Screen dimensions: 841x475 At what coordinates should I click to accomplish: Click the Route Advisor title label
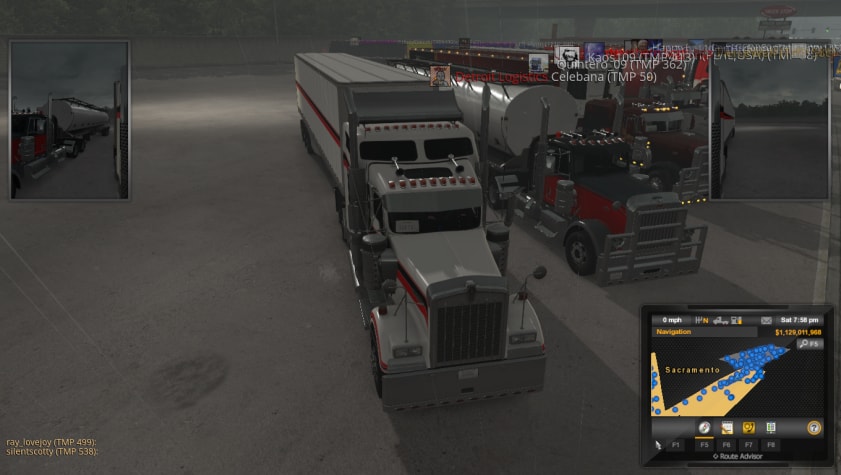pyautogui.click(x=738, y=456)
